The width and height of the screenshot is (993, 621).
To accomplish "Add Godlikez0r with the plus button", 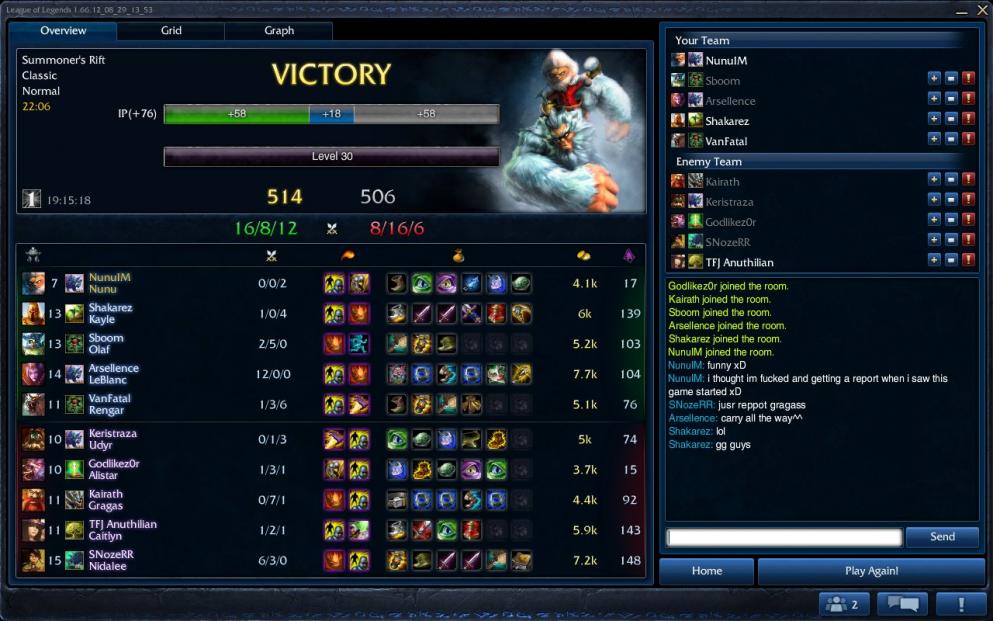I will click(x=933, y=221).
